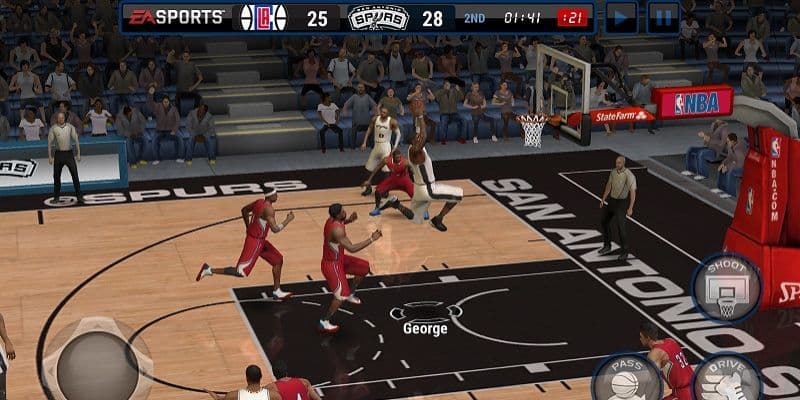The image size is (800, 400).
Task: Pause the game with the pause button
Action: click(x=663, y=17)
